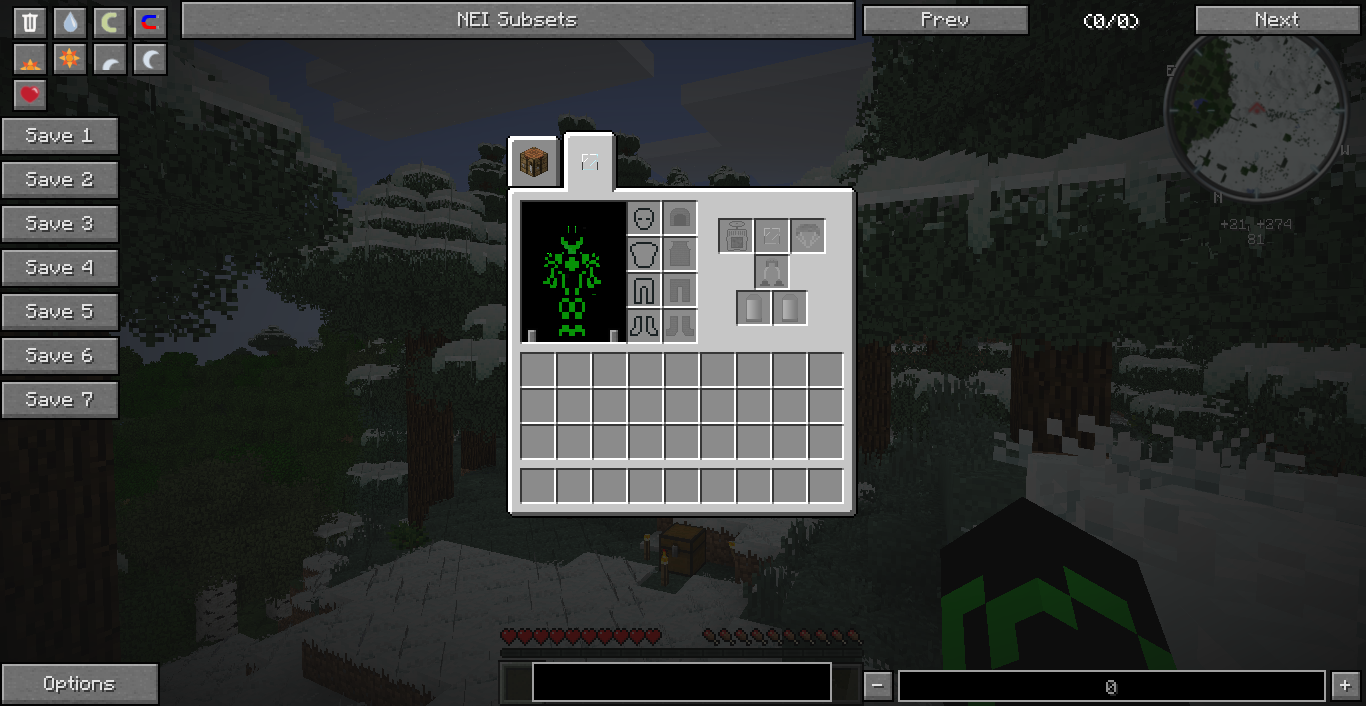
Task: Select the Save 4 button
Action: click(60, 268)
